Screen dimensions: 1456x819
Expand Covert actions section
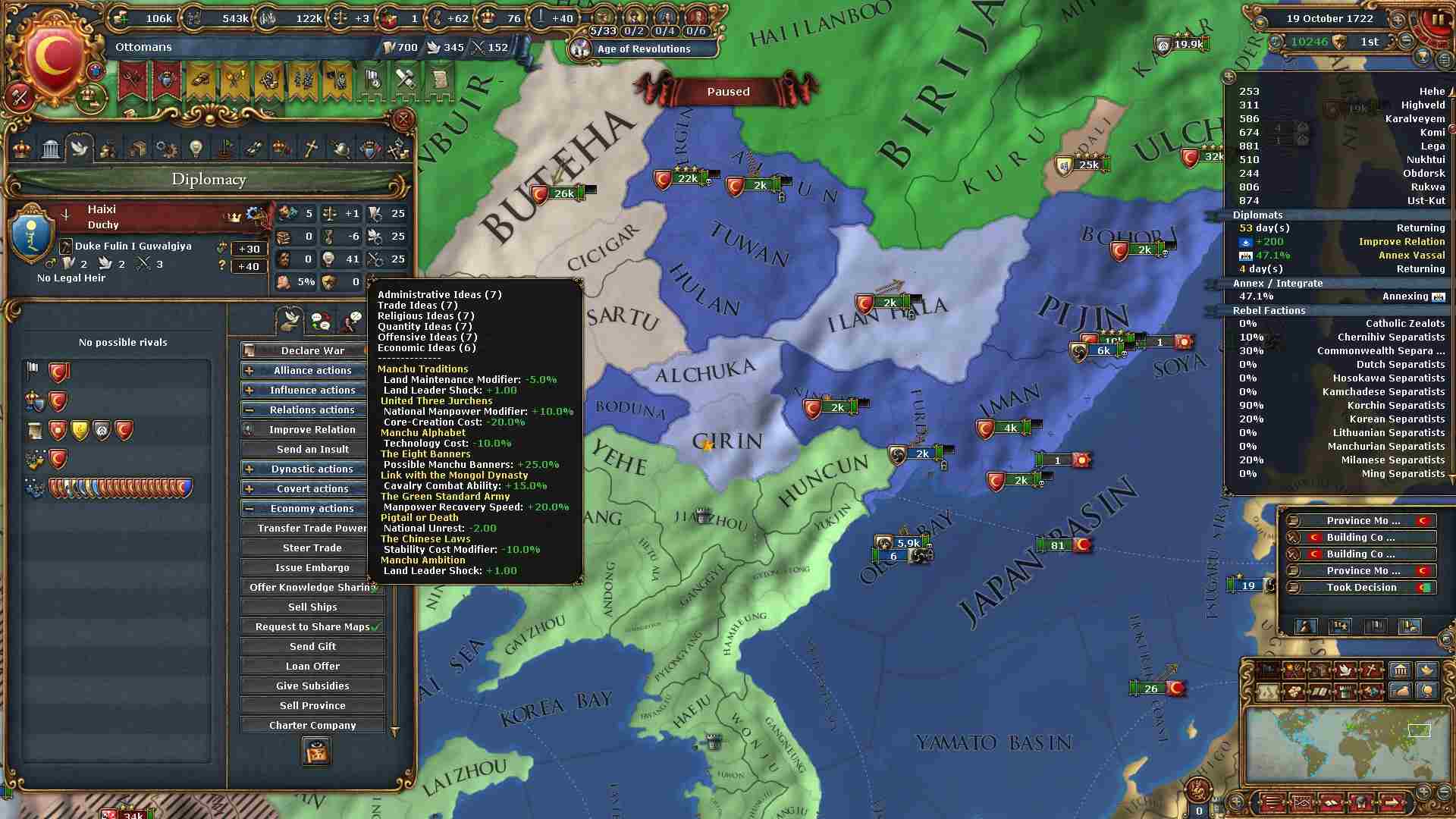point(312,488)
